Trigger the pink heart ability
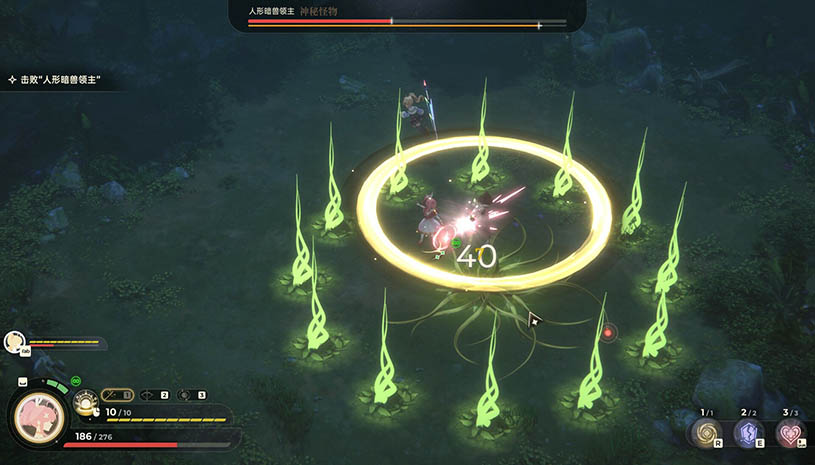 [x=791, y=433]
